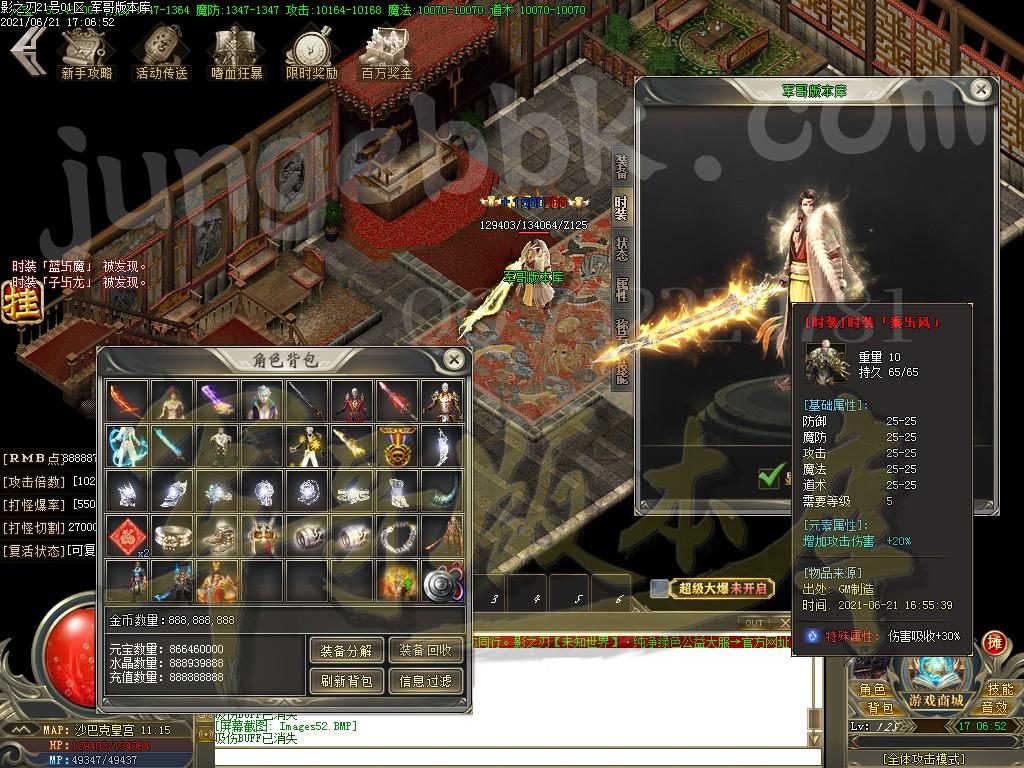The image size is (1024, 768).
Task: Toggle the 超级大爆 checkbox
Action: pyautogui.click(x=658, y=589)
